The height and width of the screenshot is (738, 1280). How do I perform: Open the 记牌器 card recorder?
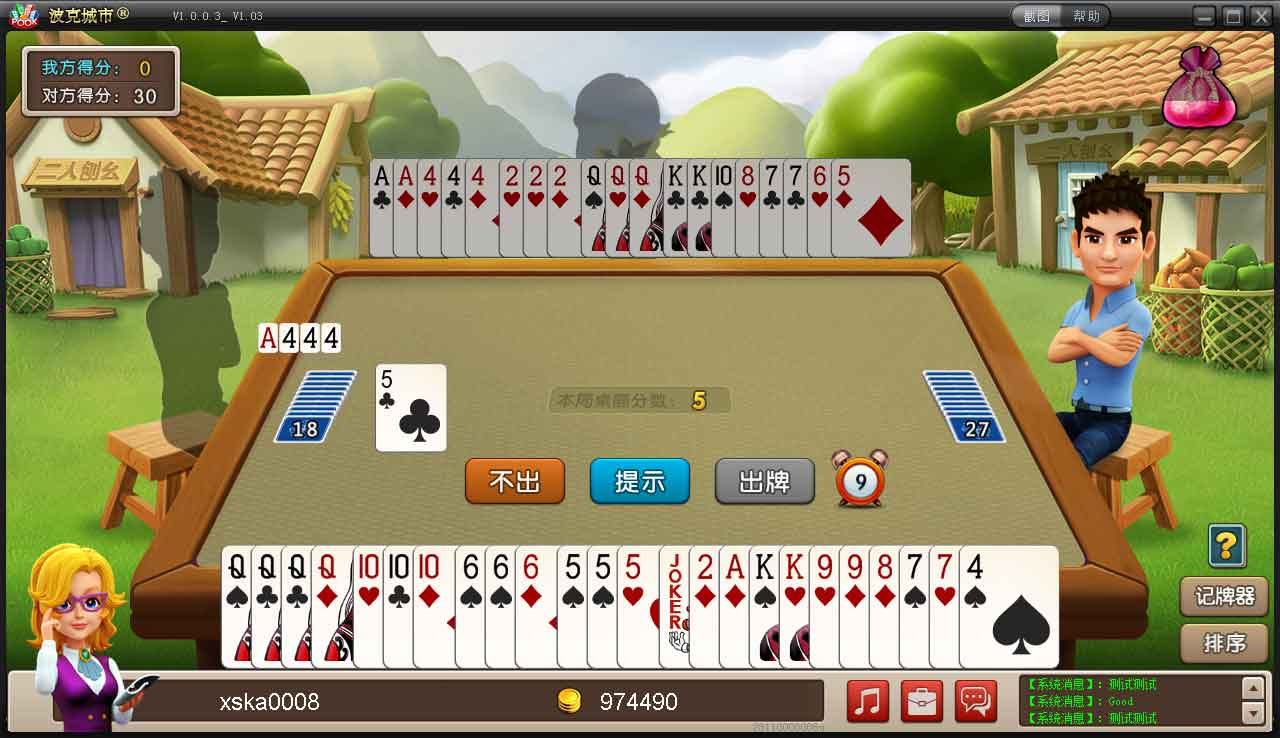click(1223, 595)
